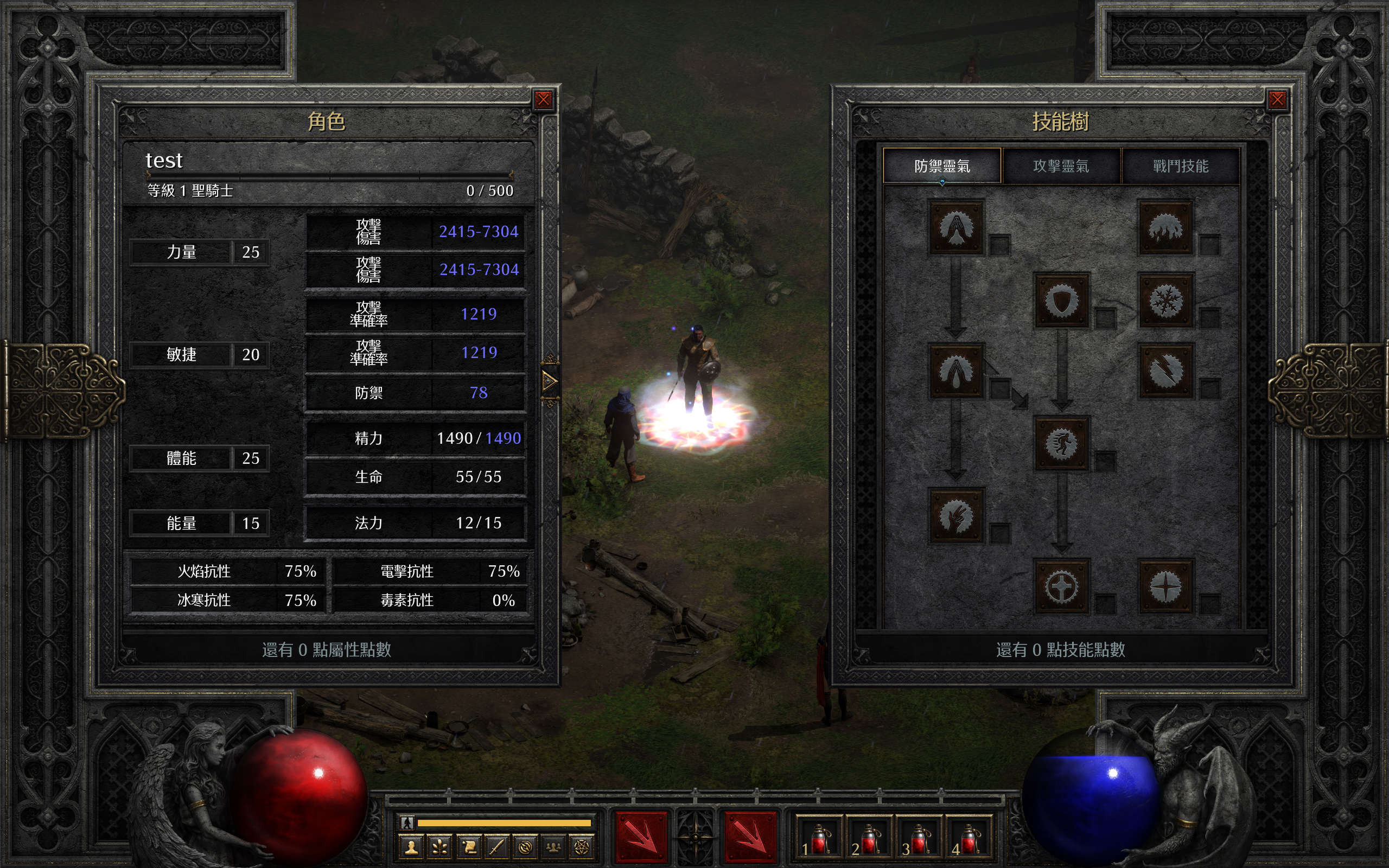Use the health potion in belt slot 4
Viewport: 1389px width, 868px height.
(969, 839)
